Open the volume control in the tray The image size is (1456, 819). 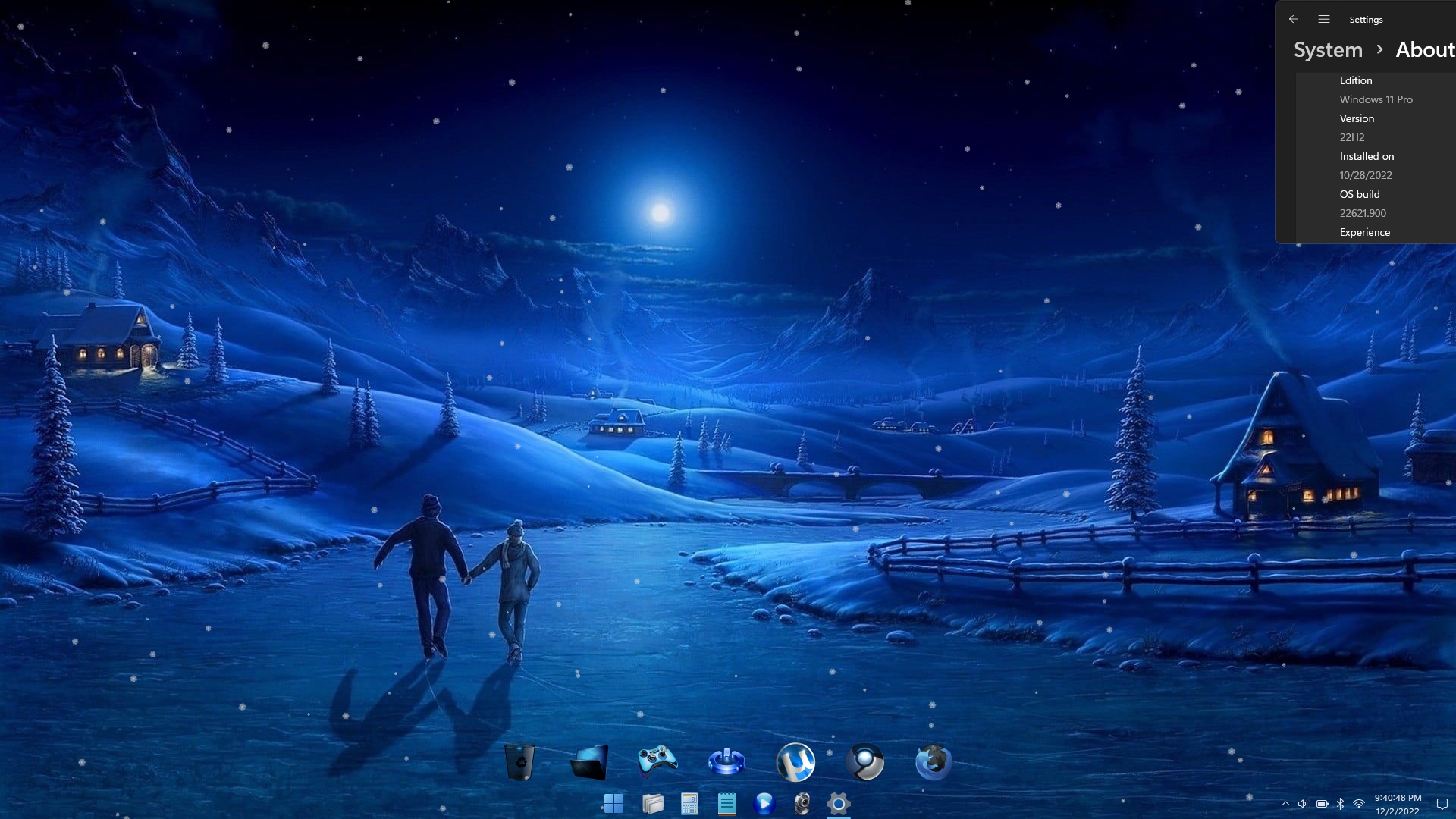coord(1302,804)
